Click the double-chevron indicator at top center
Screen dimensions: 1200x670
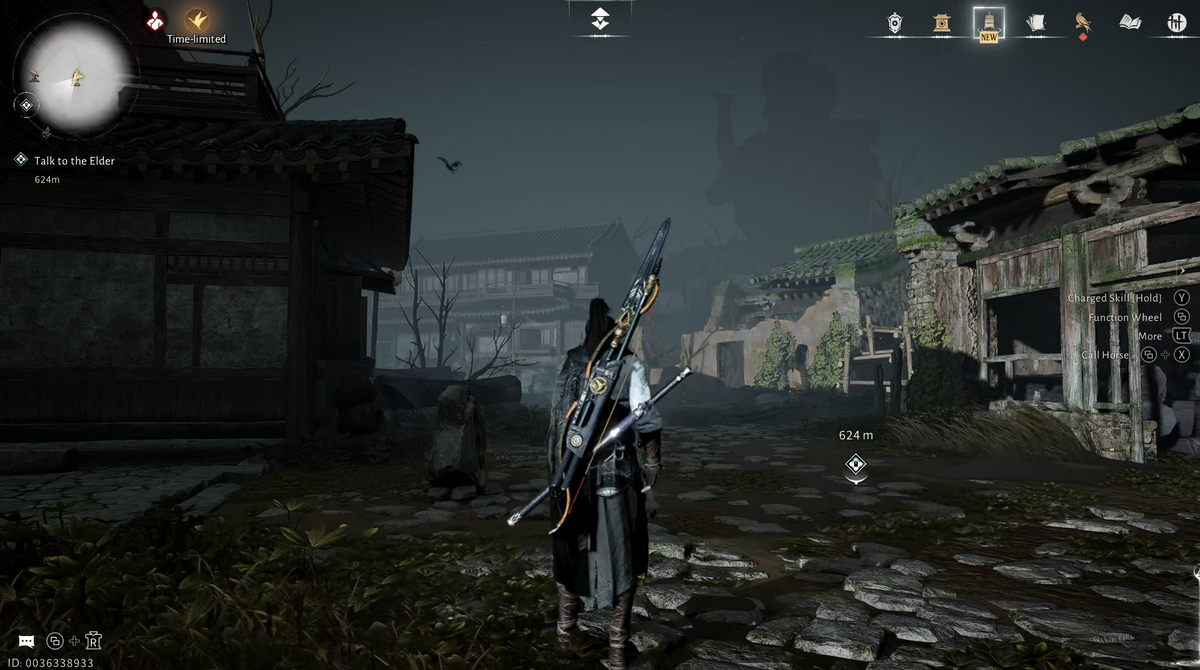click(600, 18)
